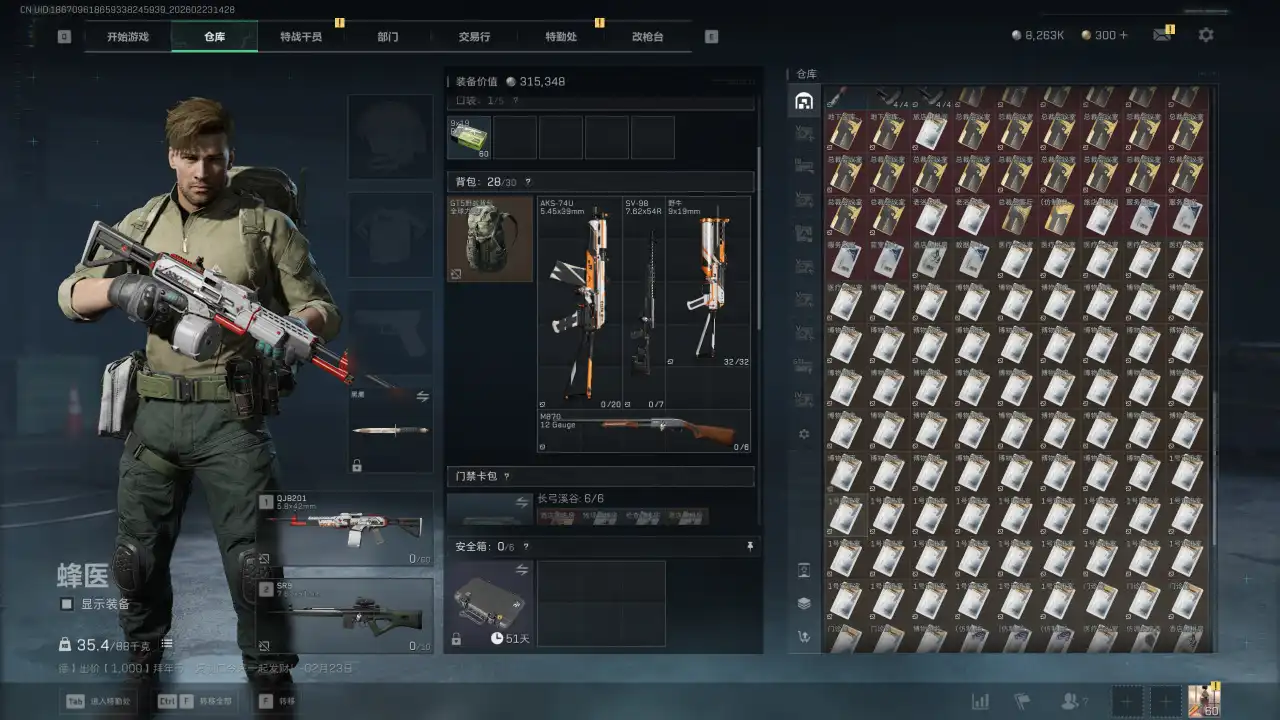
Task: Pick the M870 shotgun in backpack
Action: point(644,431)
